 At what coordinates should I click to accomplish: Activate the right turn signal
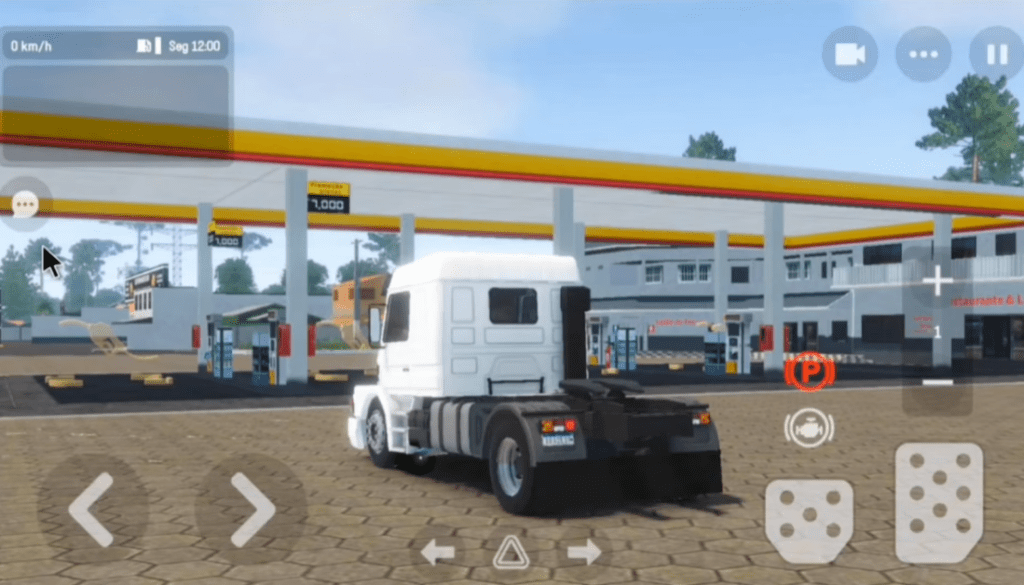[584, 551]
